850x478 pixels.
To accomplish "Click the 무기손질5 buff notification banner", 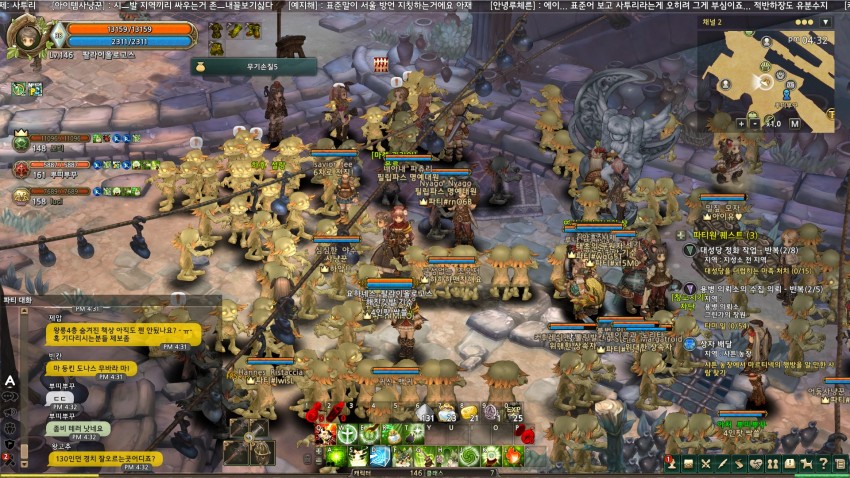I will (x=253, y=66).
